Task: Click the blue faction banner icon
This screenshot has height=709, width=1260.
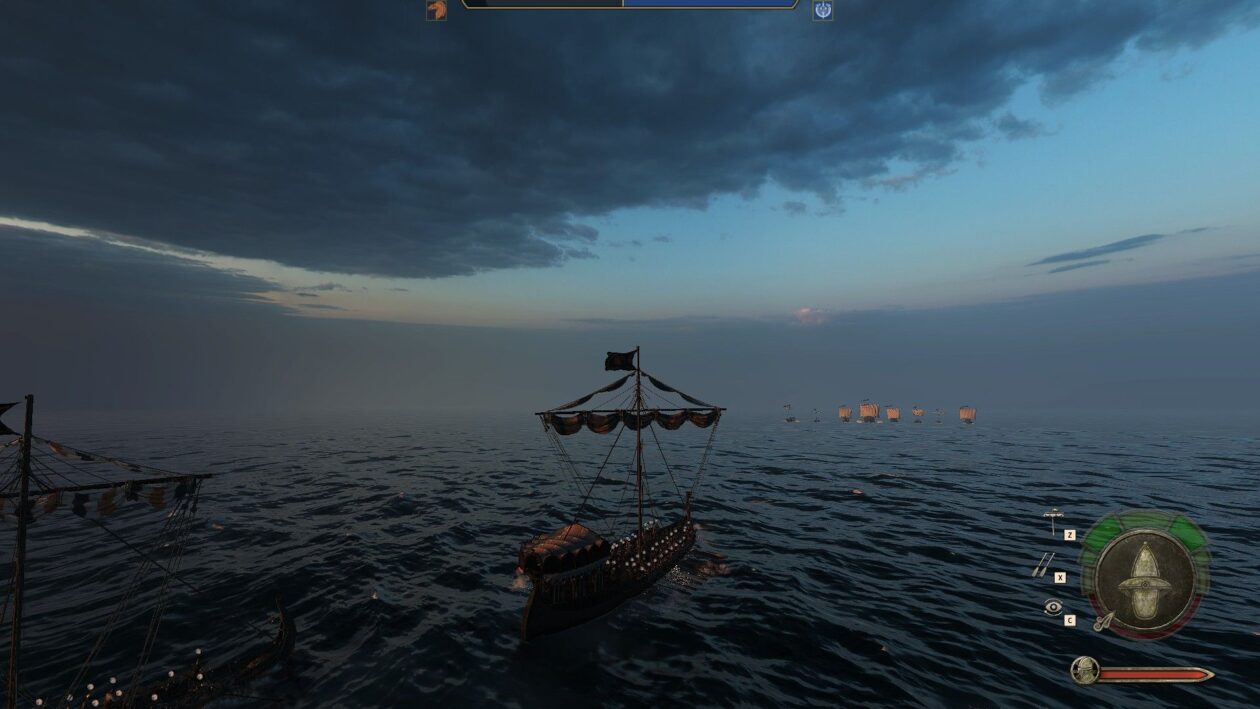Action: point(822,10)
